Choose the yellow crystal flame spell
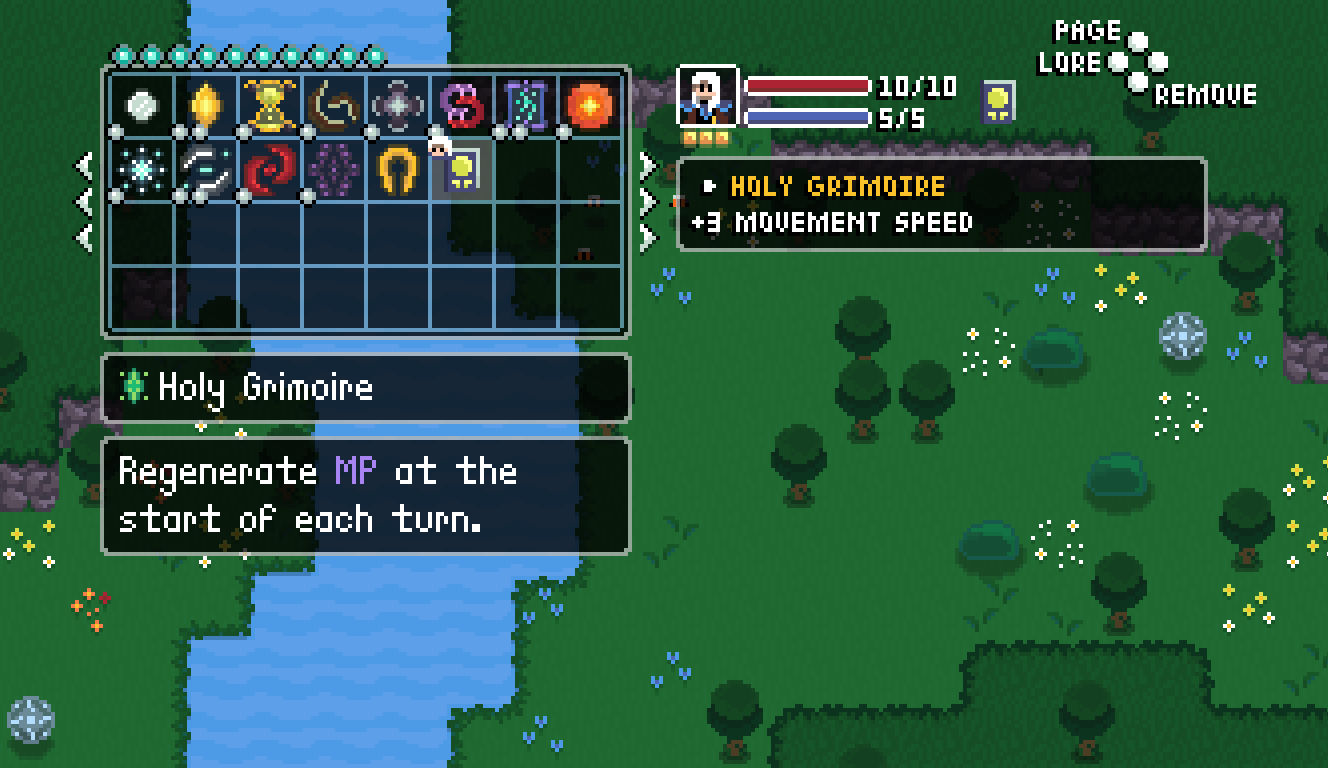 pos(205,104)
